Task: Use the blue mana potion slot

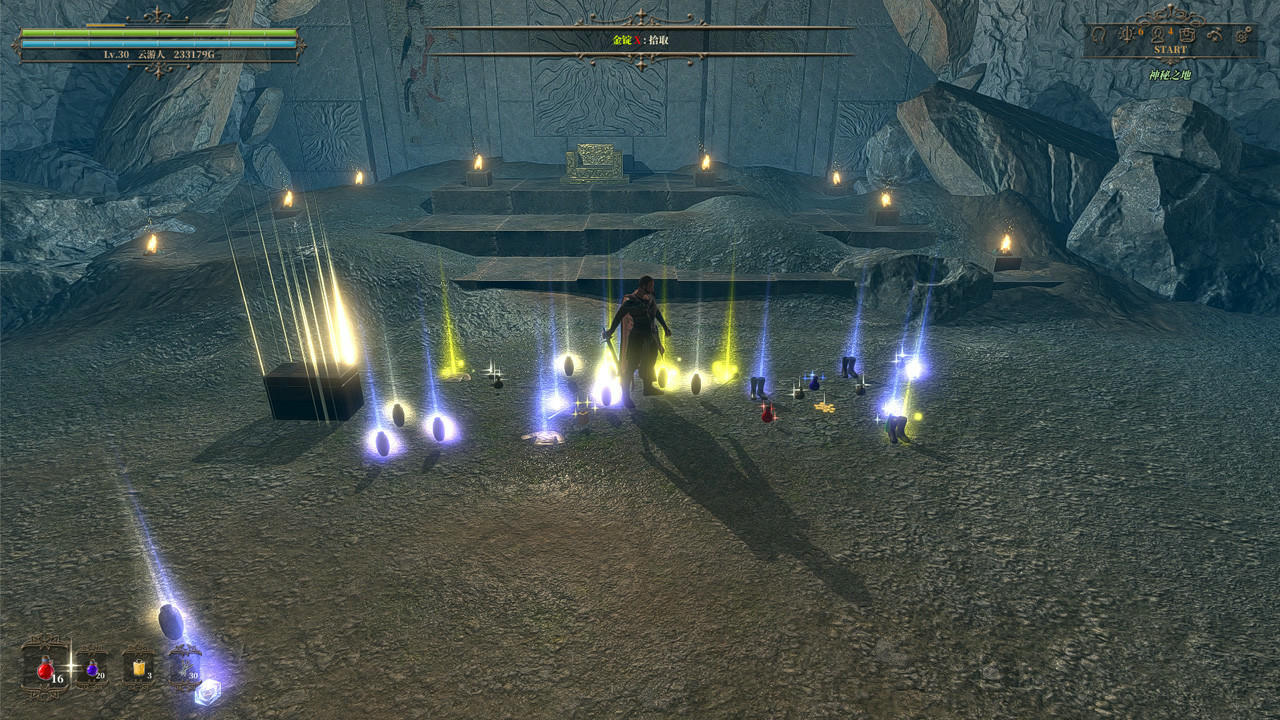Action: tap(92, 668)
